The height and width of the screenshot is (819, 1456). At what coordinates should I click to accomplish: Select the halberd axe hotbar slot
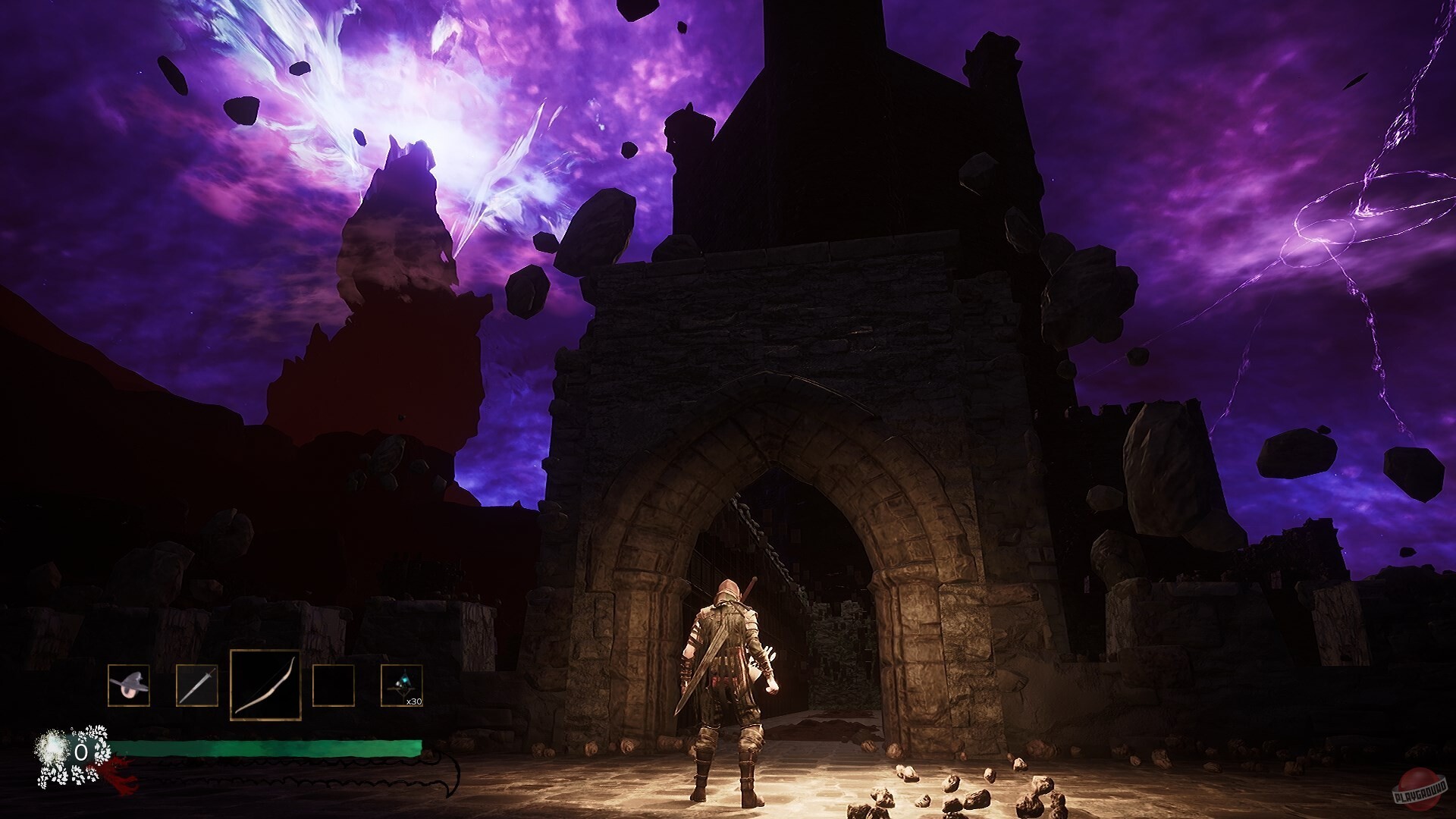128,686
